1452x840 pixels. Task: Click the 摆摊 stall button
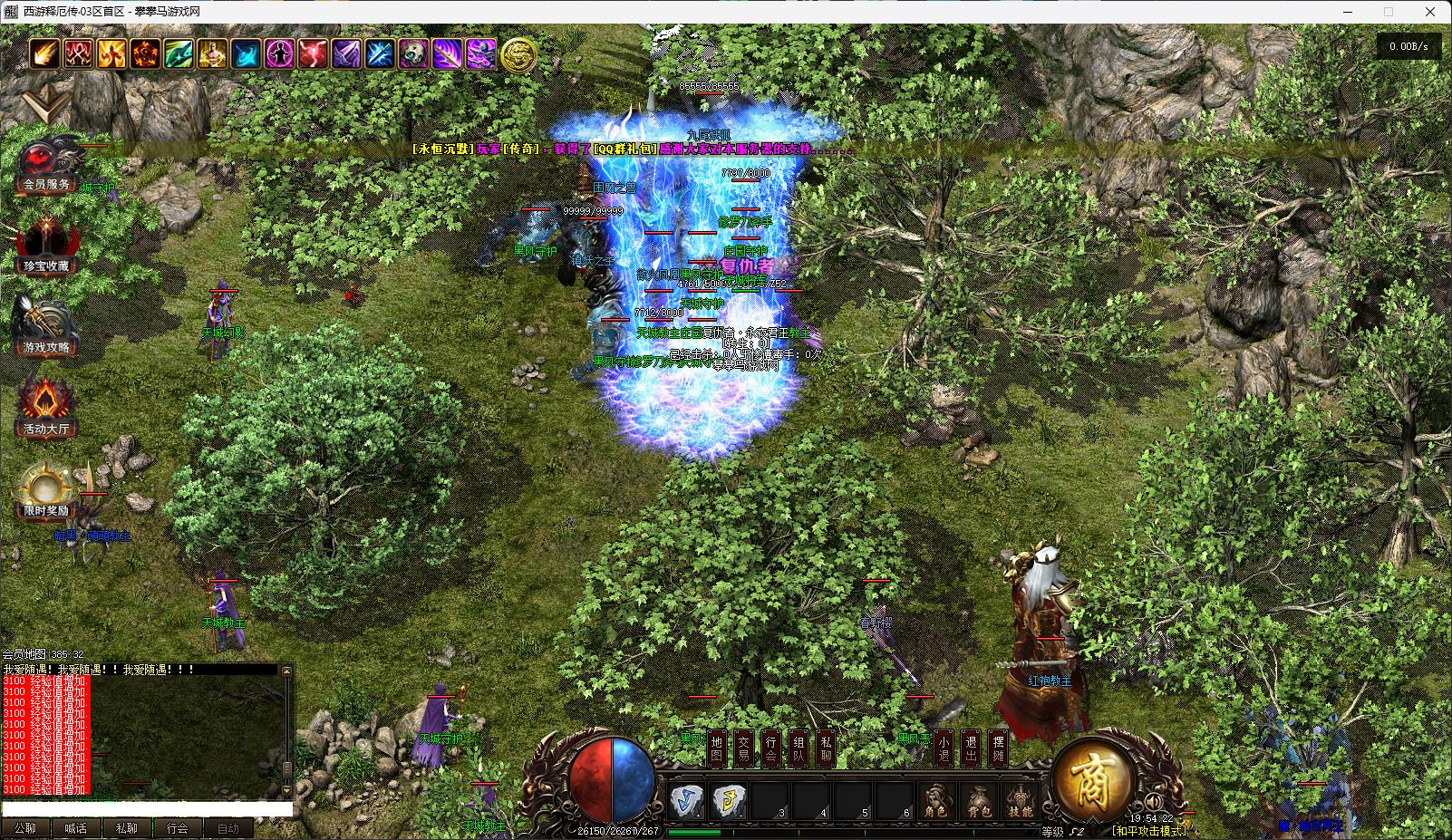coord(998,748)
